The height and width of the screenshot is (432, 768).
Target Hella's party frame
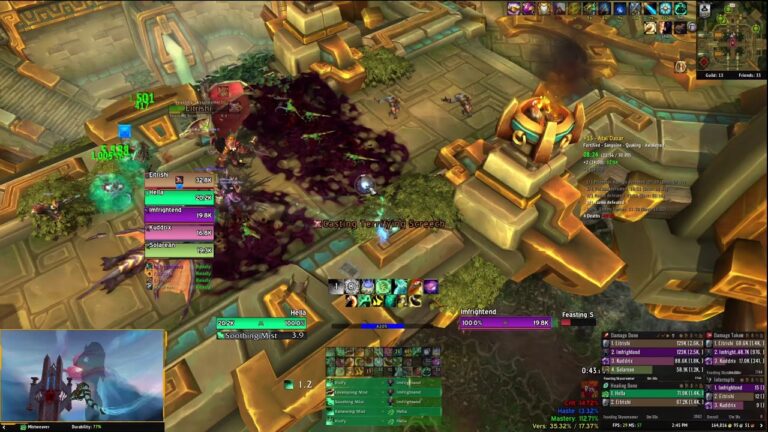179,197
